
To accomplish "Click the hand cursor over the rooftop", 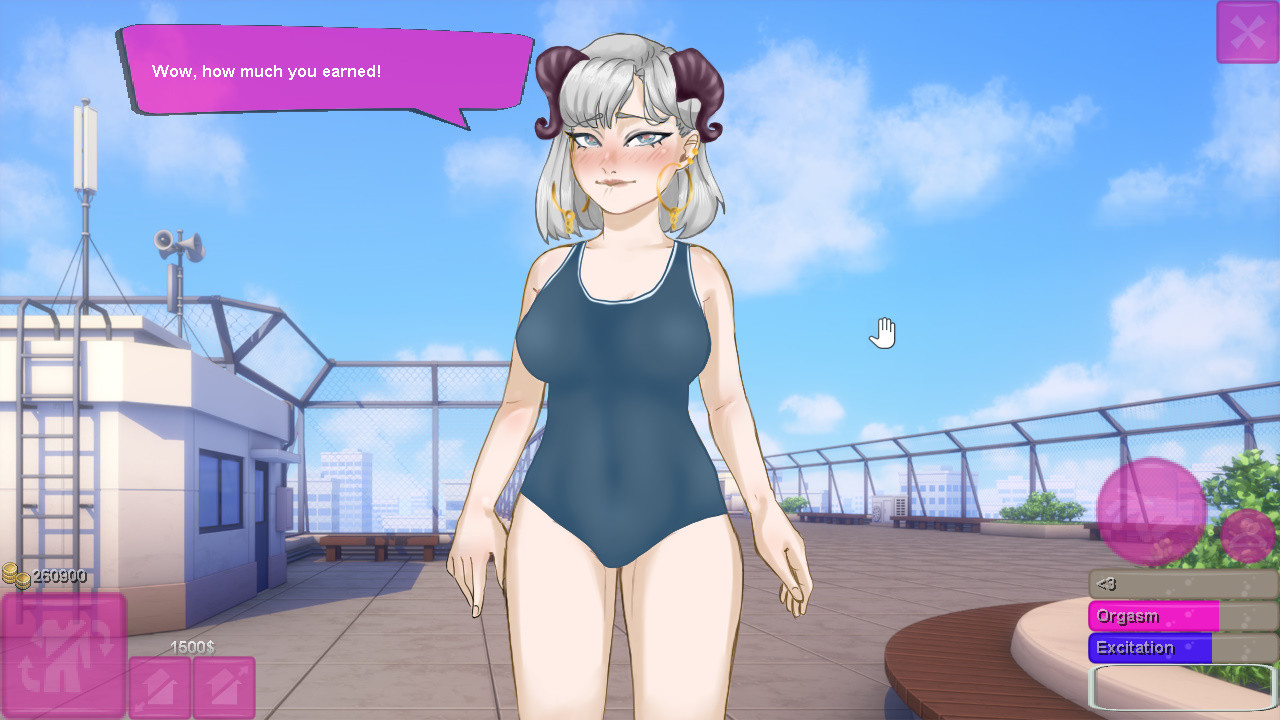I will pos(882,332).
